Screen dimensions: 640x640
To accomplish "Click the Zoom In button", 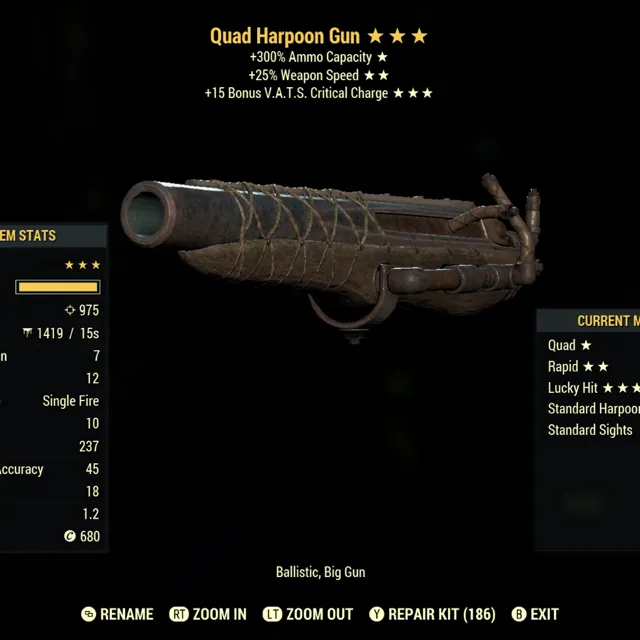I will (208, 614).
